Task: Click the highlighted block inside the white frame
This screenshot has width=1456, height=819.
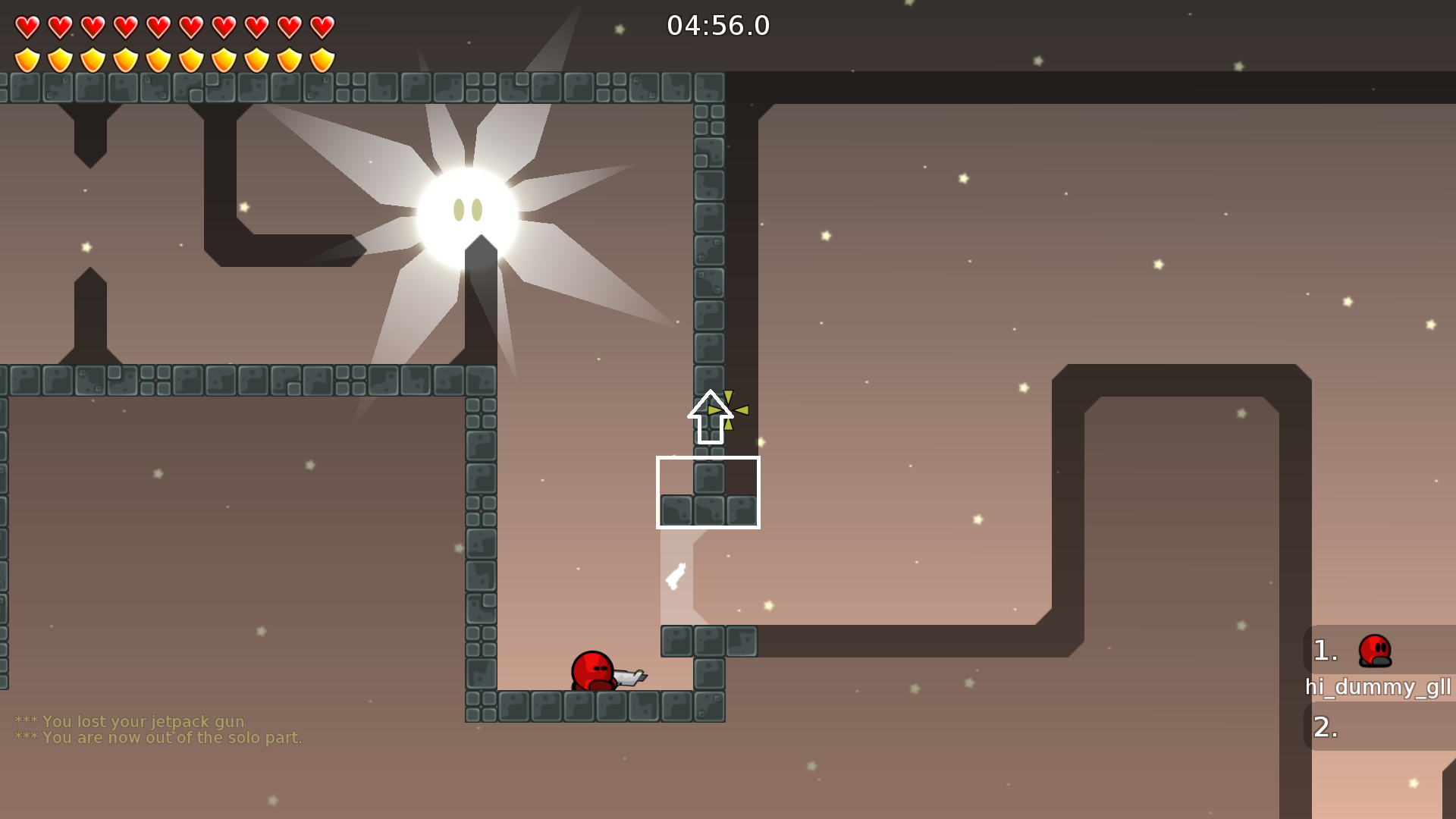Action: (x=709, y=479)
